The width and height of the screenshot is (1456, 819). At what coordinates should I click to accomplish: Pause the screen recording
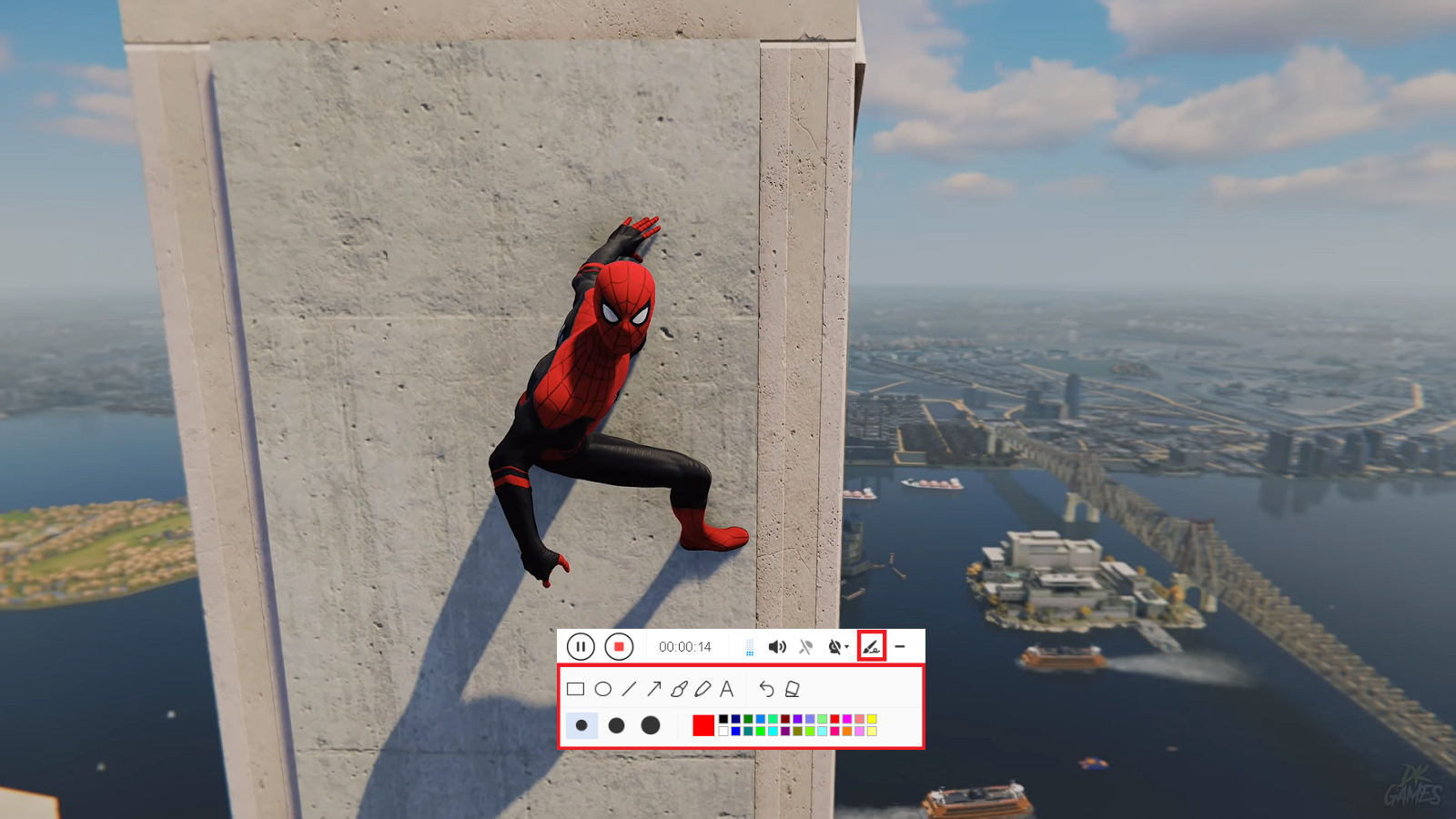[x=581, y=647]
